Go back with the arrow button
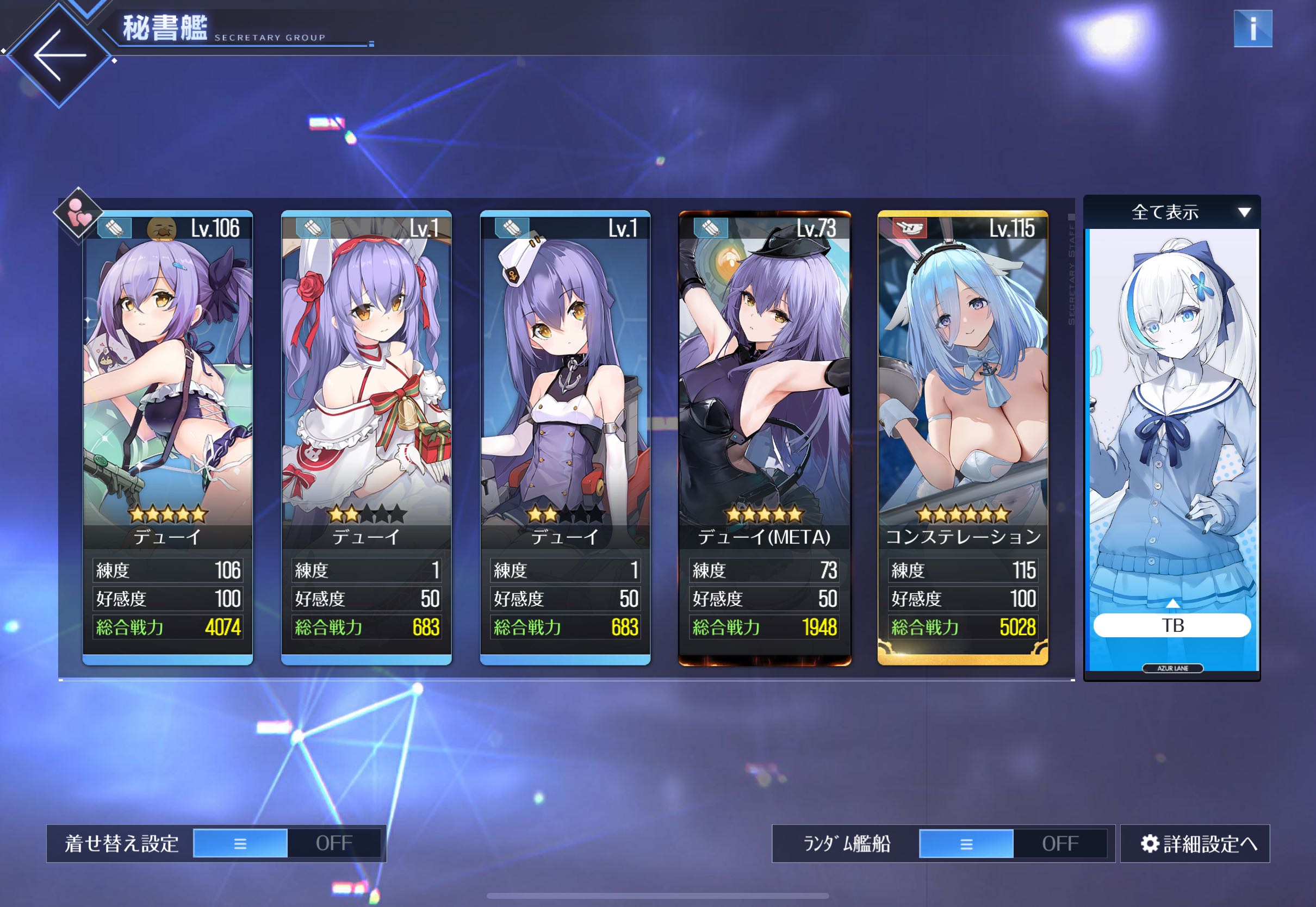 [60, 55]
